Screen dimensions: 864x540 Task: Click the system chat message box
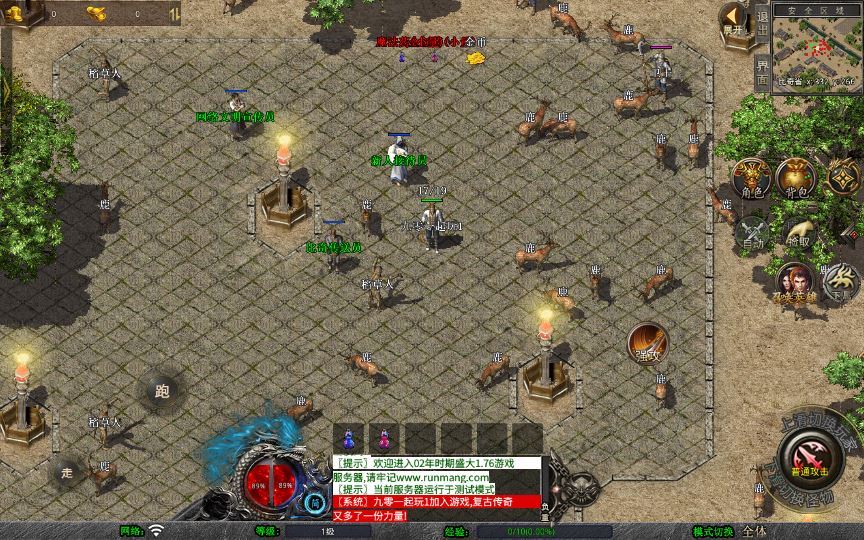(x=436, y=489)
